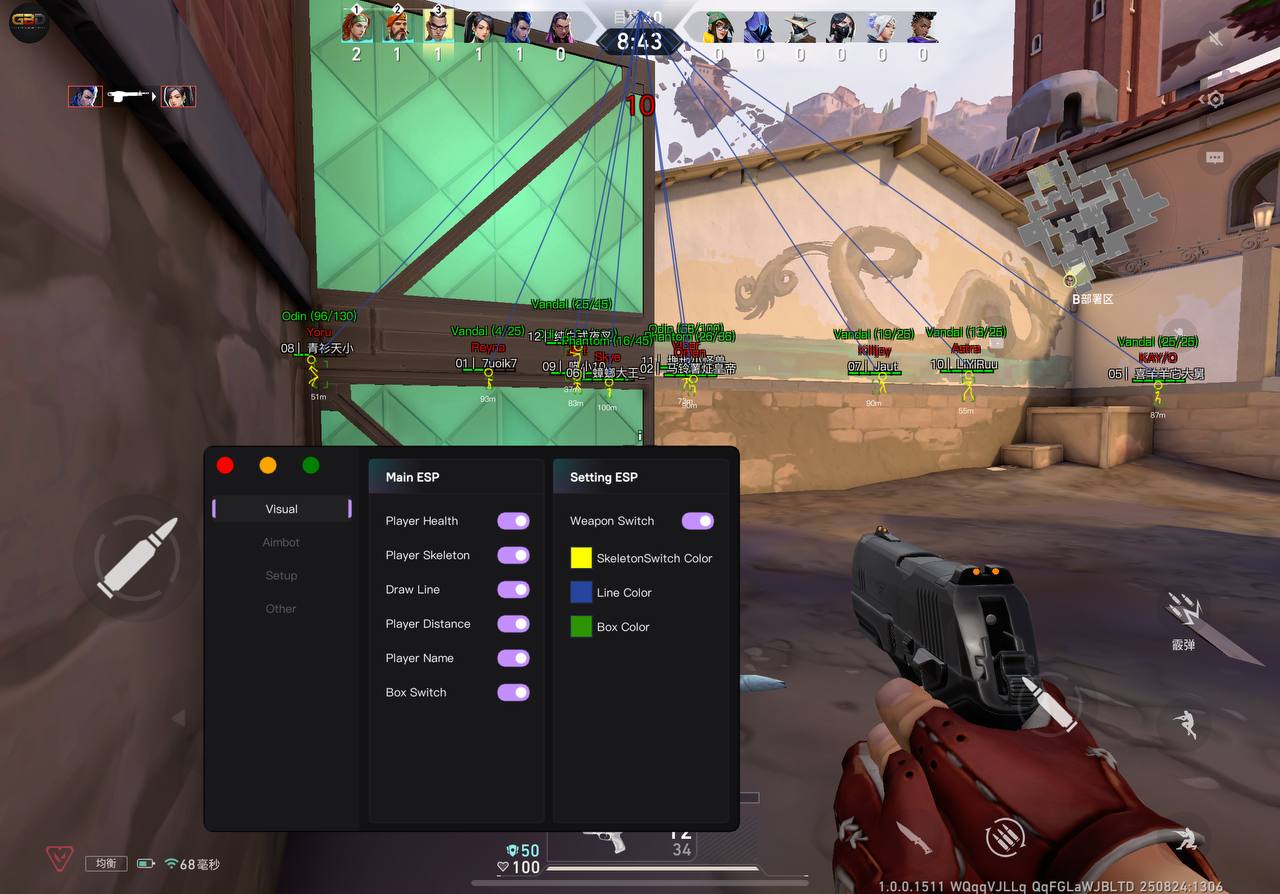
Task: Tap the large bullet fire button on left
Action: click(x=138, y=557)
